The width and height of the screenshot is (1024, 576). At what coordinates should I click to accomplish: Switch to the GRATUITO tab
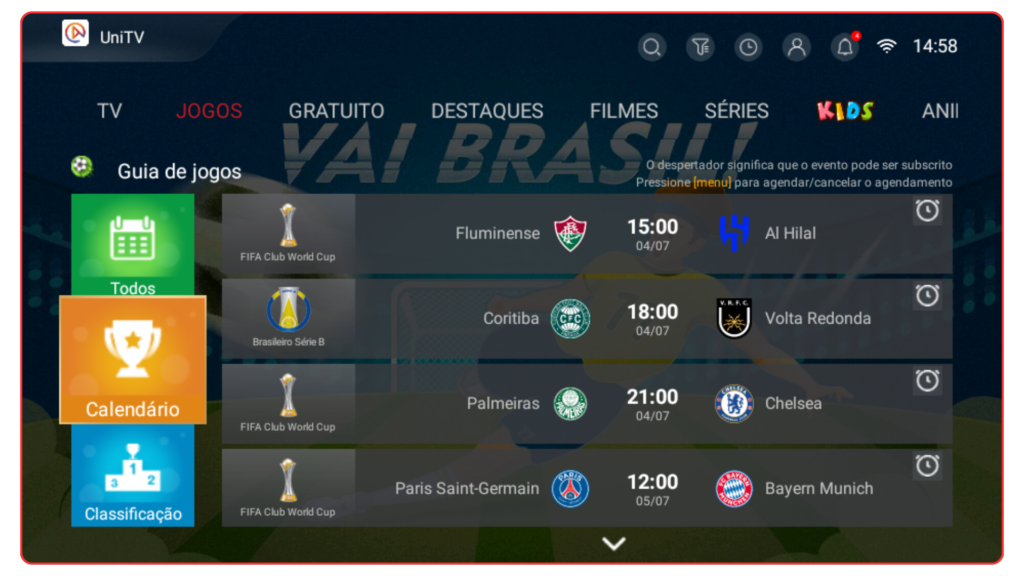[336, 111]
